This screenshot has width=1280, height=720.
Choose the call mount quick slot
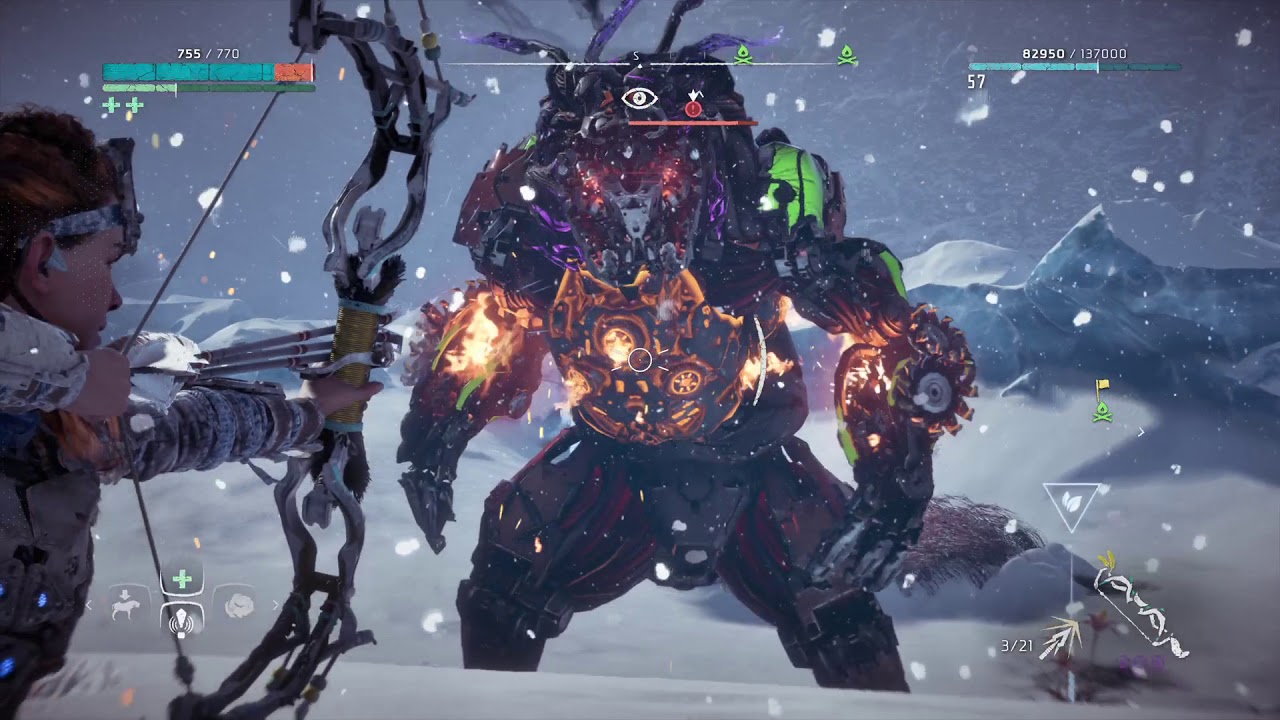[x=126, y=606]
